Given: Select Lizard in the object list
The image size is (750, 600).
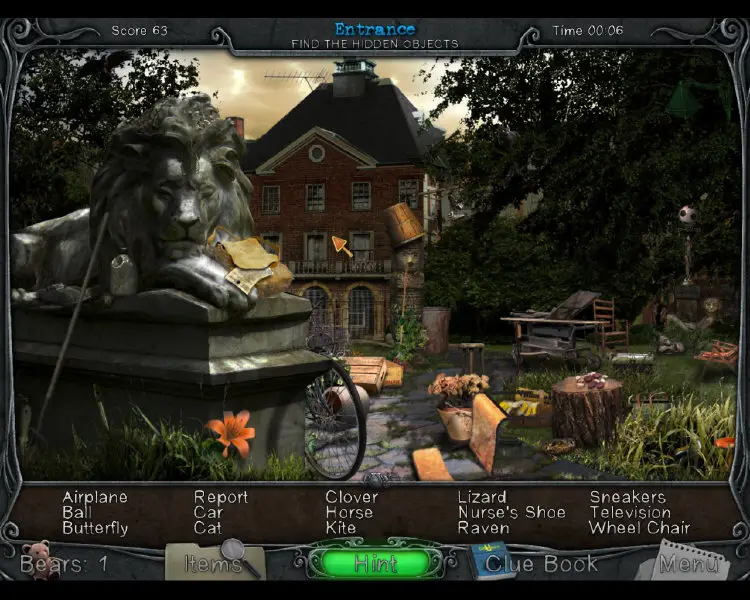Looking at the screenshot, I should 482,497.
